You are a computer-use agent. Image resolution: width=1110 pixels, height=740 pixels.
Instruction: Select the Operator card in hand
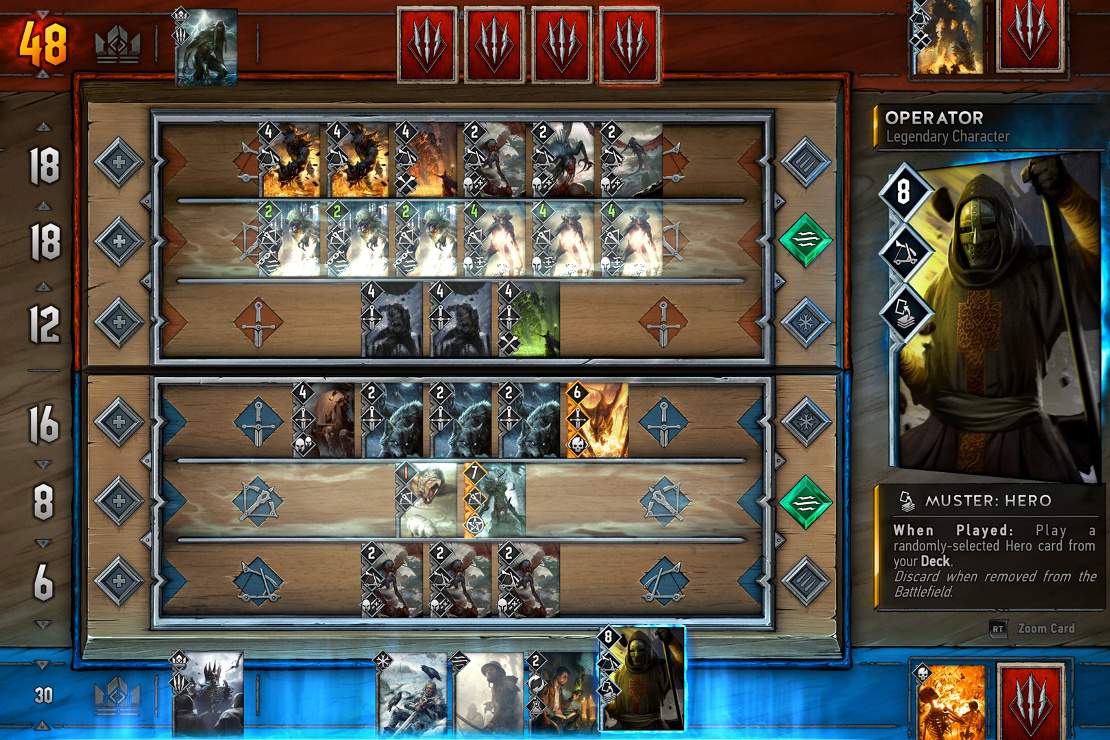642,680
